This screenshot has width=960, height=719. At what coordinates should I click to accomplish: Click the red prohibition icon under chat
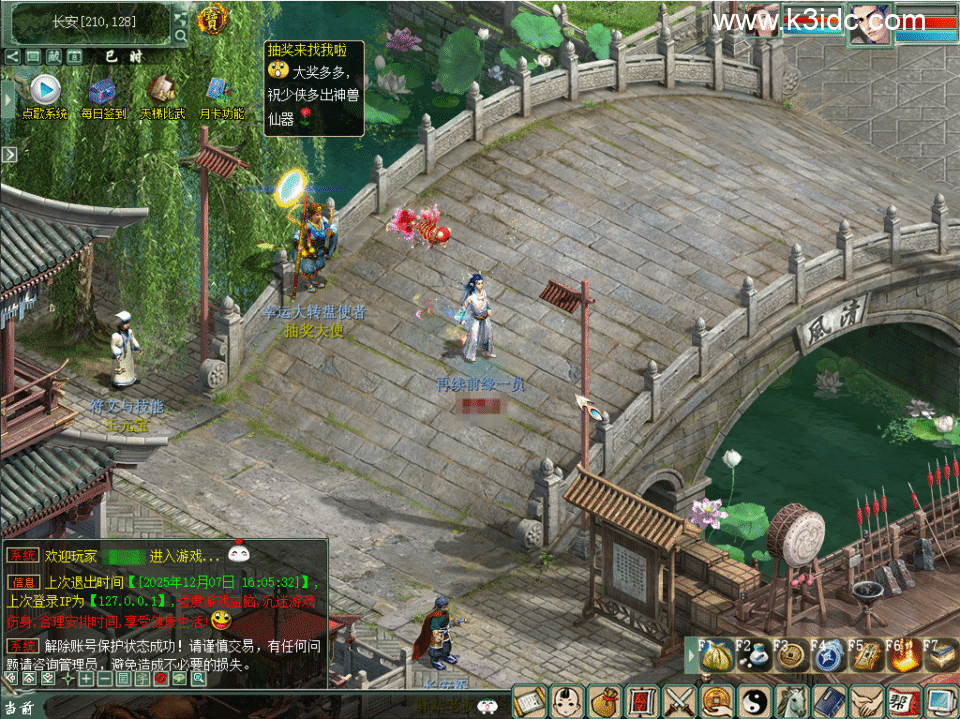click(x=161, y=679)
